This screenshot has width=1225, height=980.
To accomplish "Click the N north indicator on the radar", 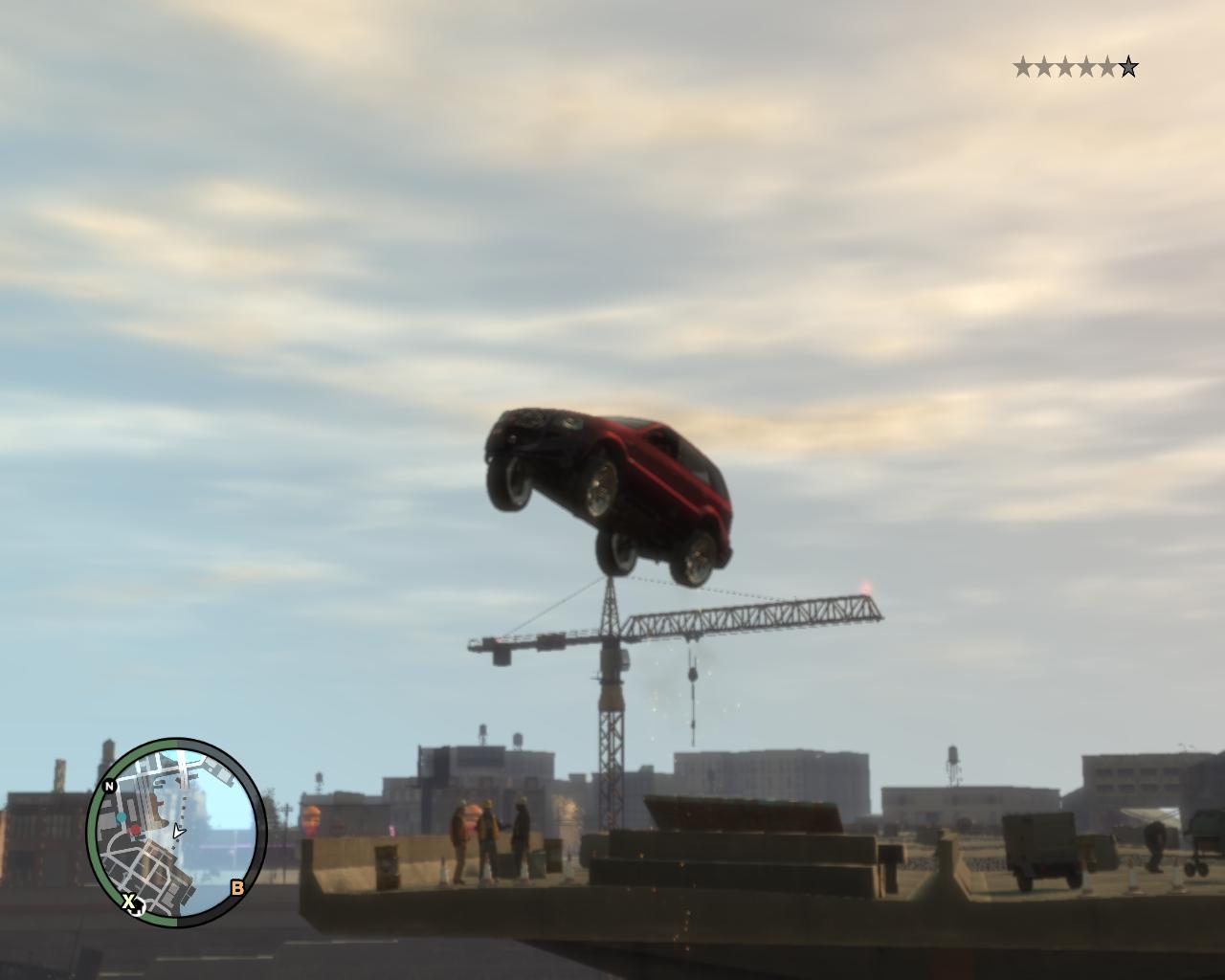I will [109, 786].
